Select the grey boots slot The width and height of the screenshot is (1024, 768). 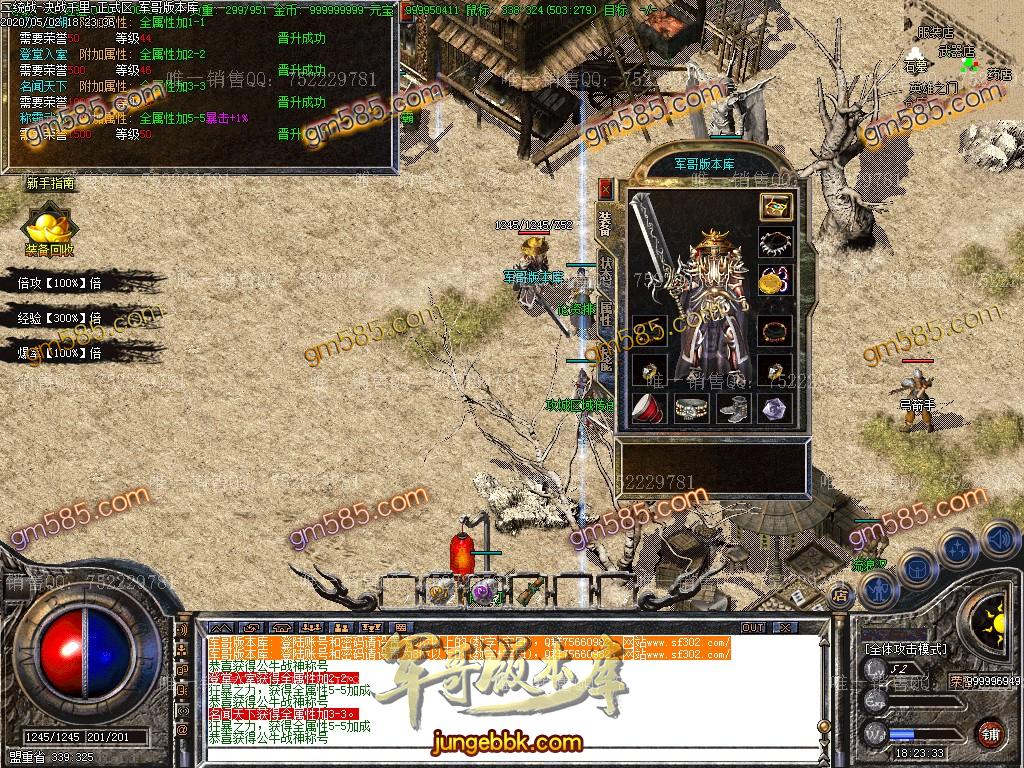pos(733,407)
